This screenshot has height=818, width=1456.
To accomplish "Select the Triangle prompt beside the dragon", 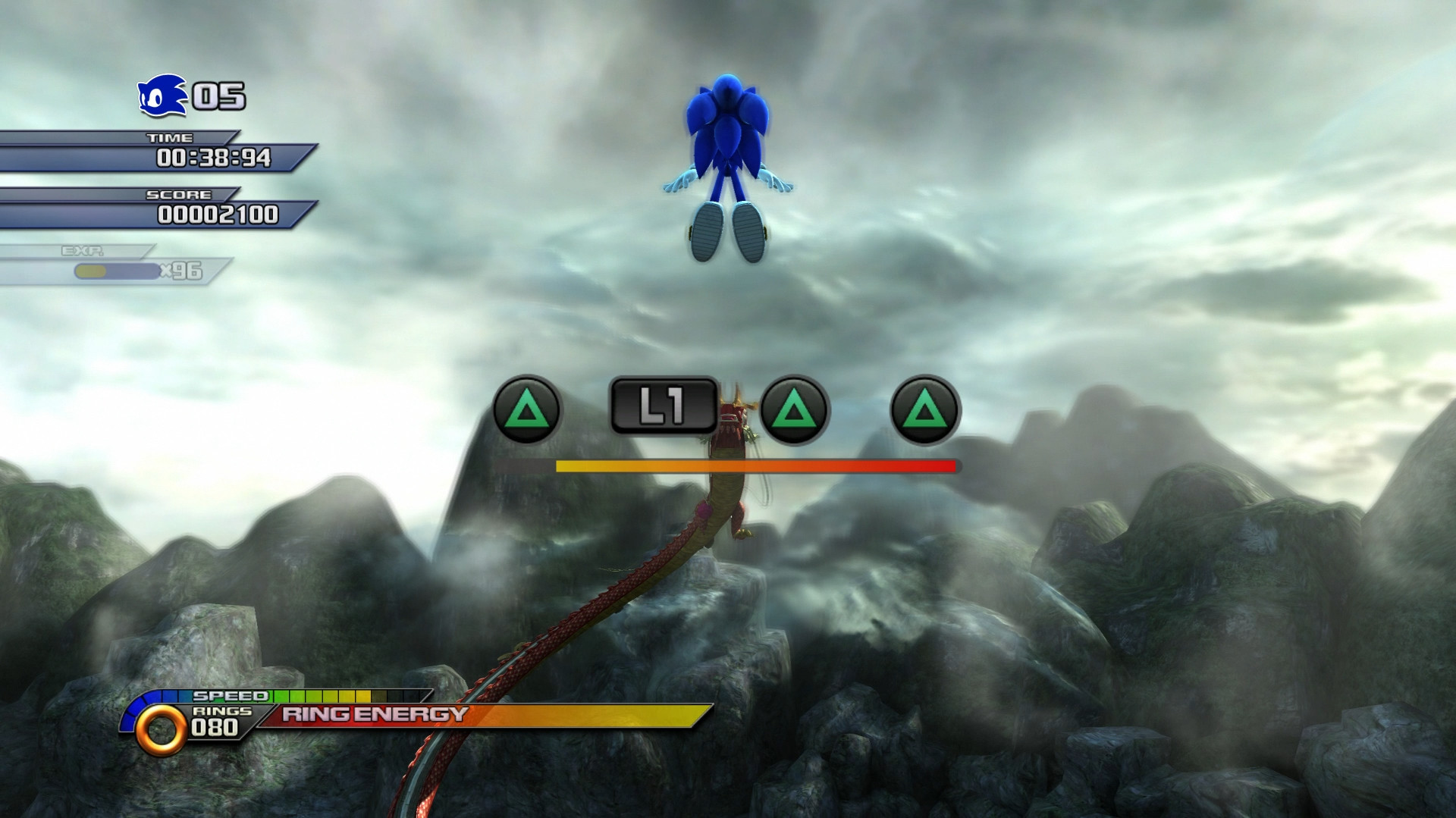I will 795,412.
